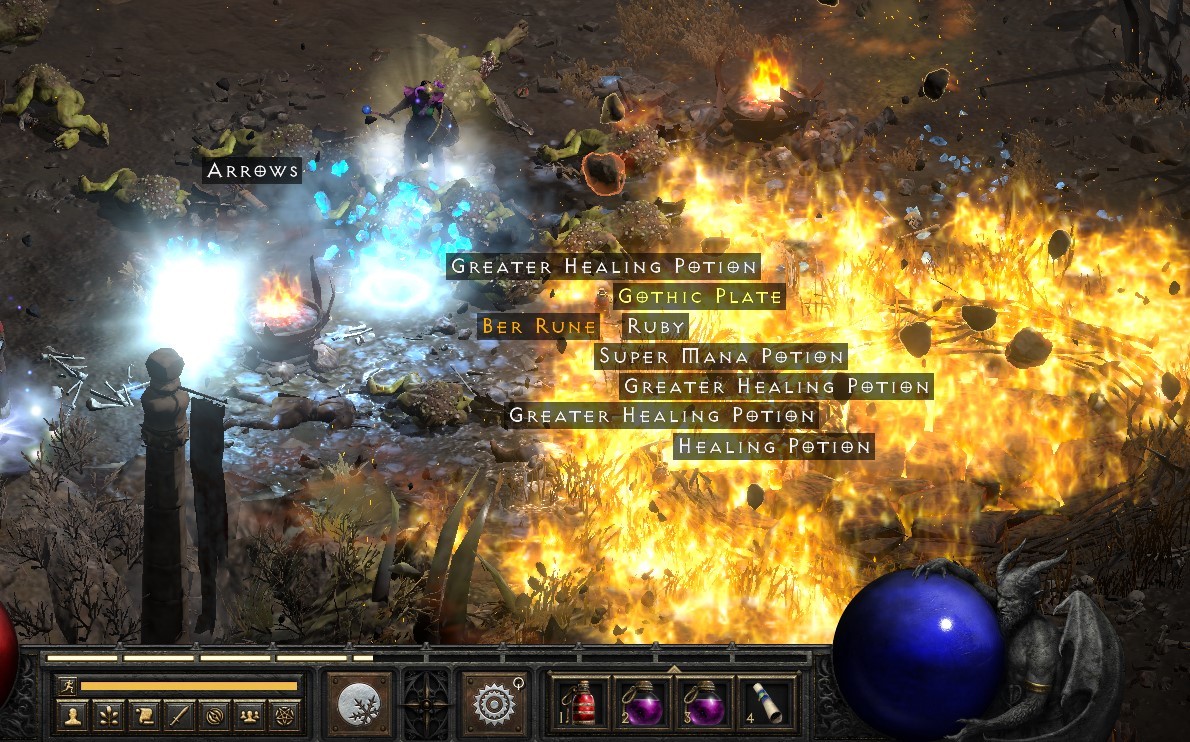The width and height of the screenshot is (1190, 742).
Task: Use the purple potion in belt slot 3
Action: pyautogui.click(x=704, y=703)
